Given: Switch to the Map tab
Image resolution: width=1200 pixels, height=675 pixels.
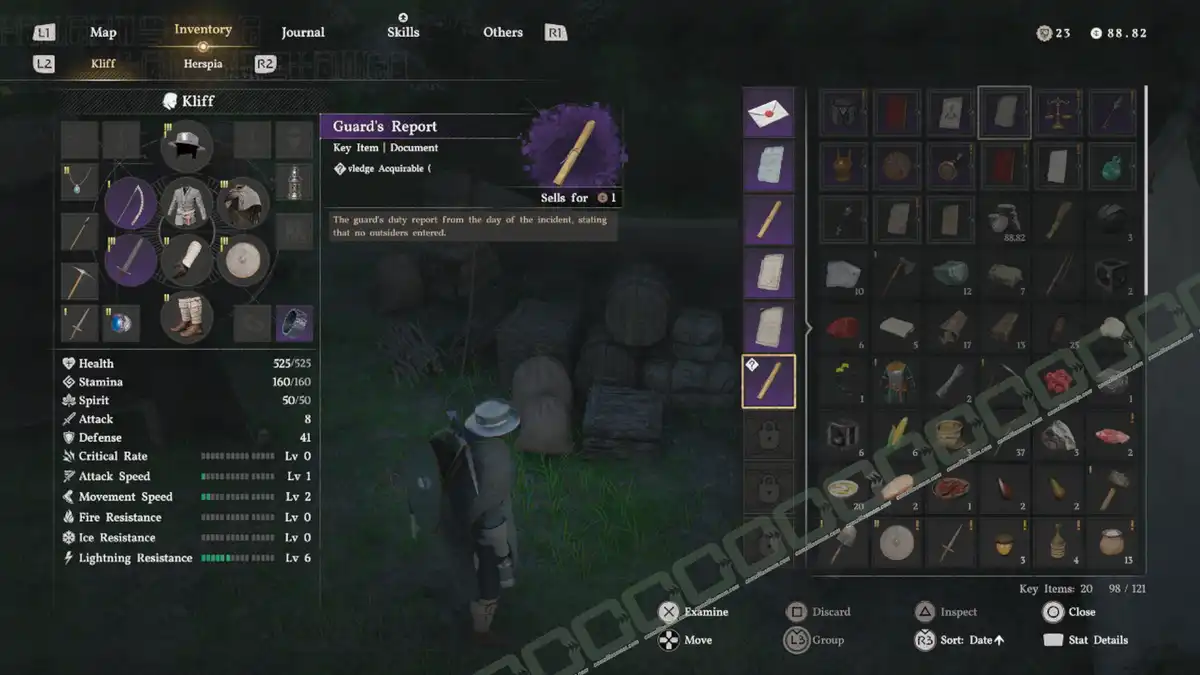Looking at the screenshot, I should pos(103,33).
